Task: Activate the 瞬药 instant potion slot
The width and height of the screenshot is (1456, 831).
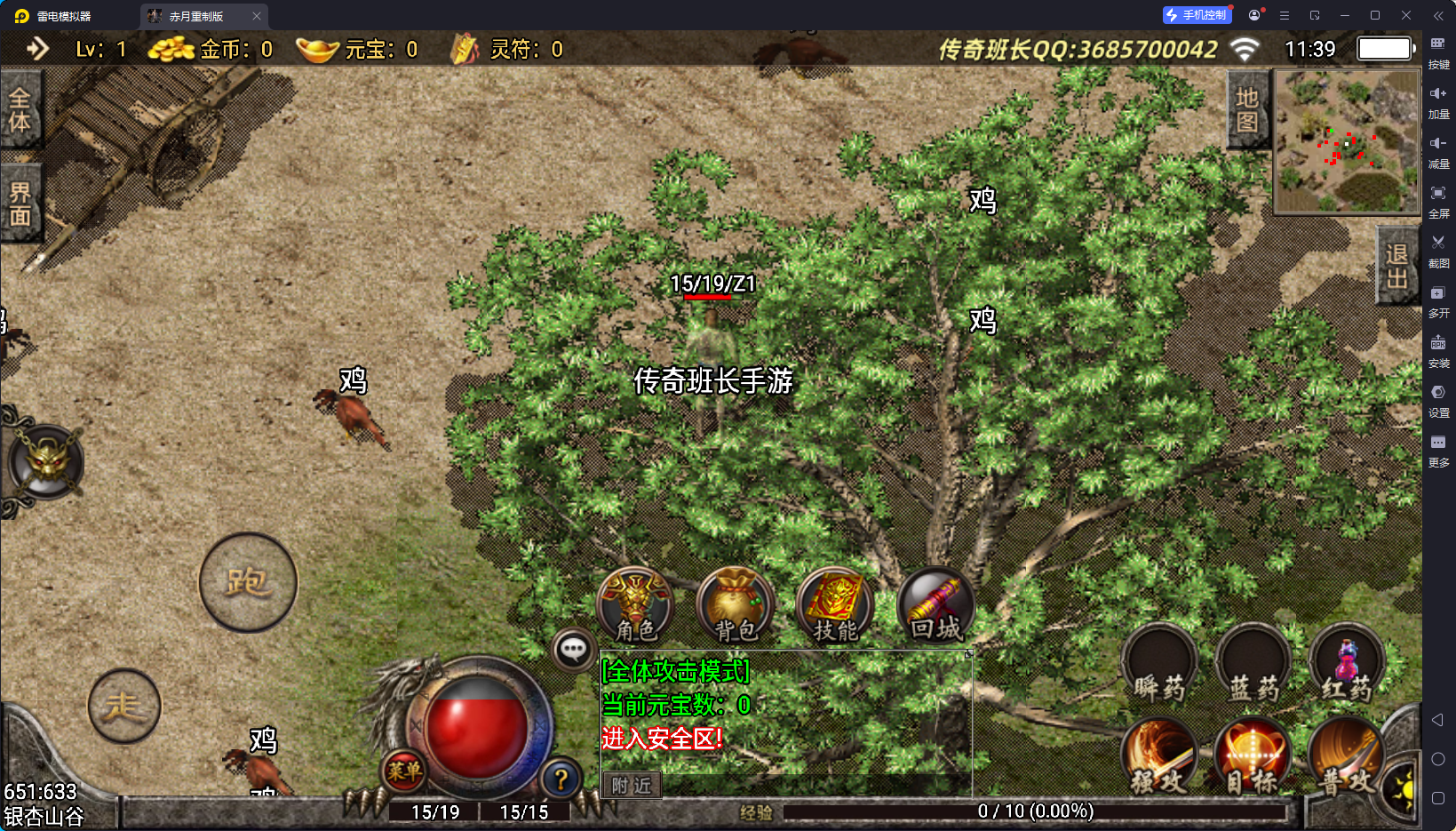Action: 1159,665
